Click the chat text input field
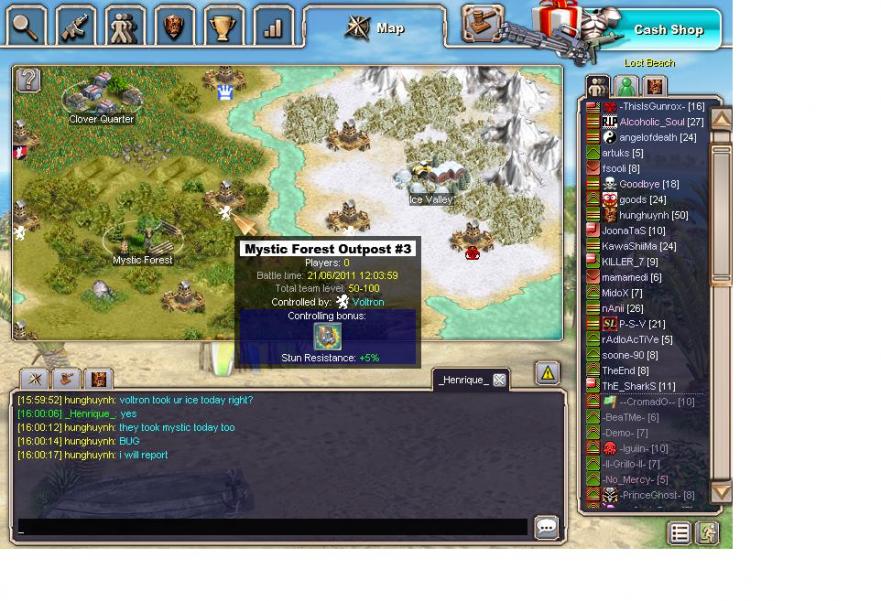Viewport: 881px width, 601px height. pyautogui.click(x=272, y=527)
